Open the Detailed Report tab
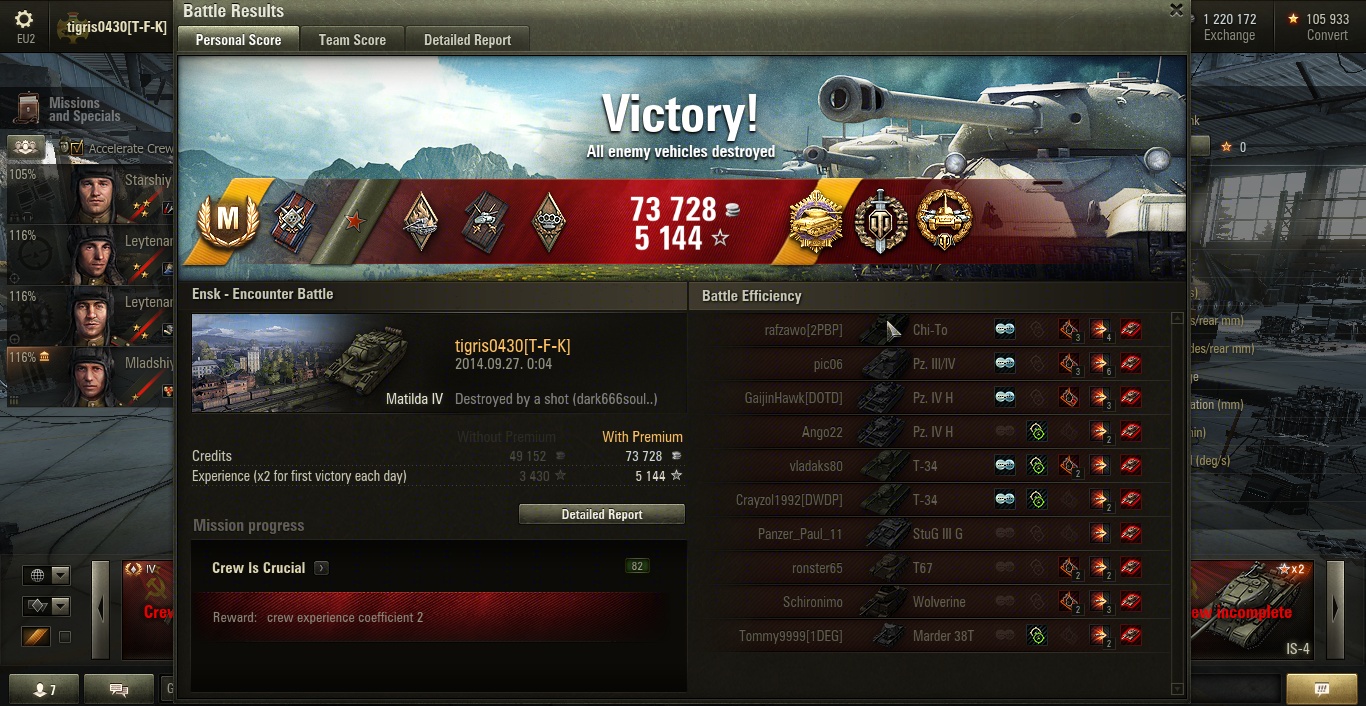 (467, 40)
